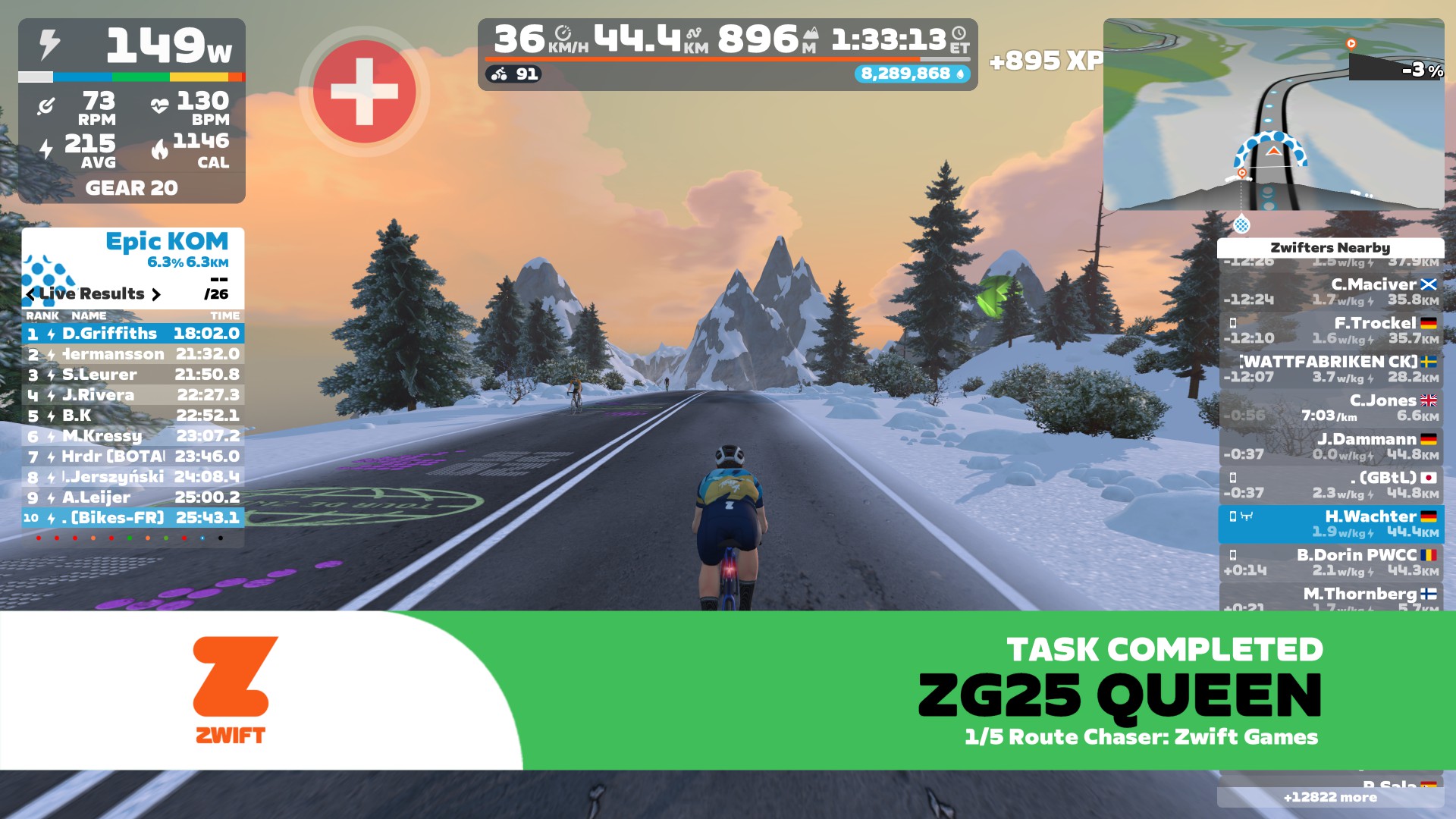This screenshot has width=1456, height=819.
Task: Select F.Trockel in Zwifters Nearby
Action: coord(1331,331)
